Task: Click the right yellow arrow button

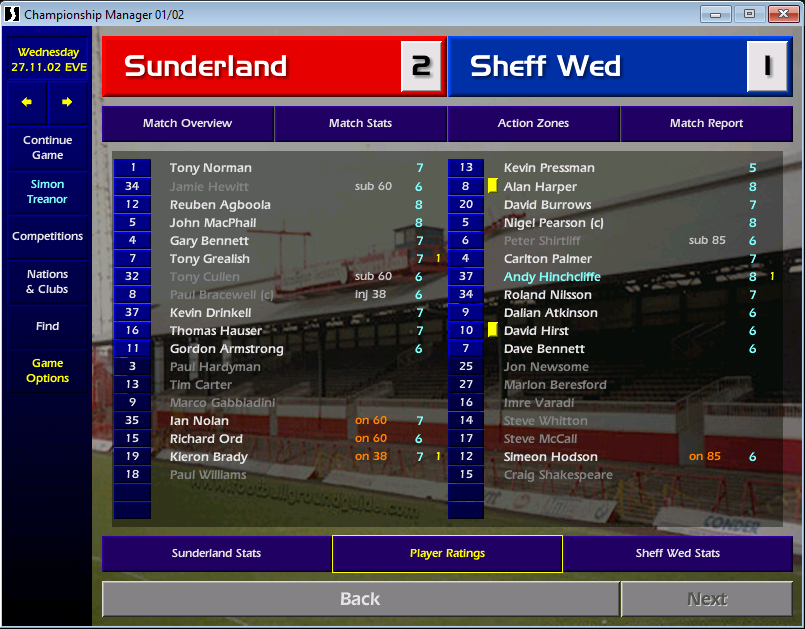Action: 67,102
